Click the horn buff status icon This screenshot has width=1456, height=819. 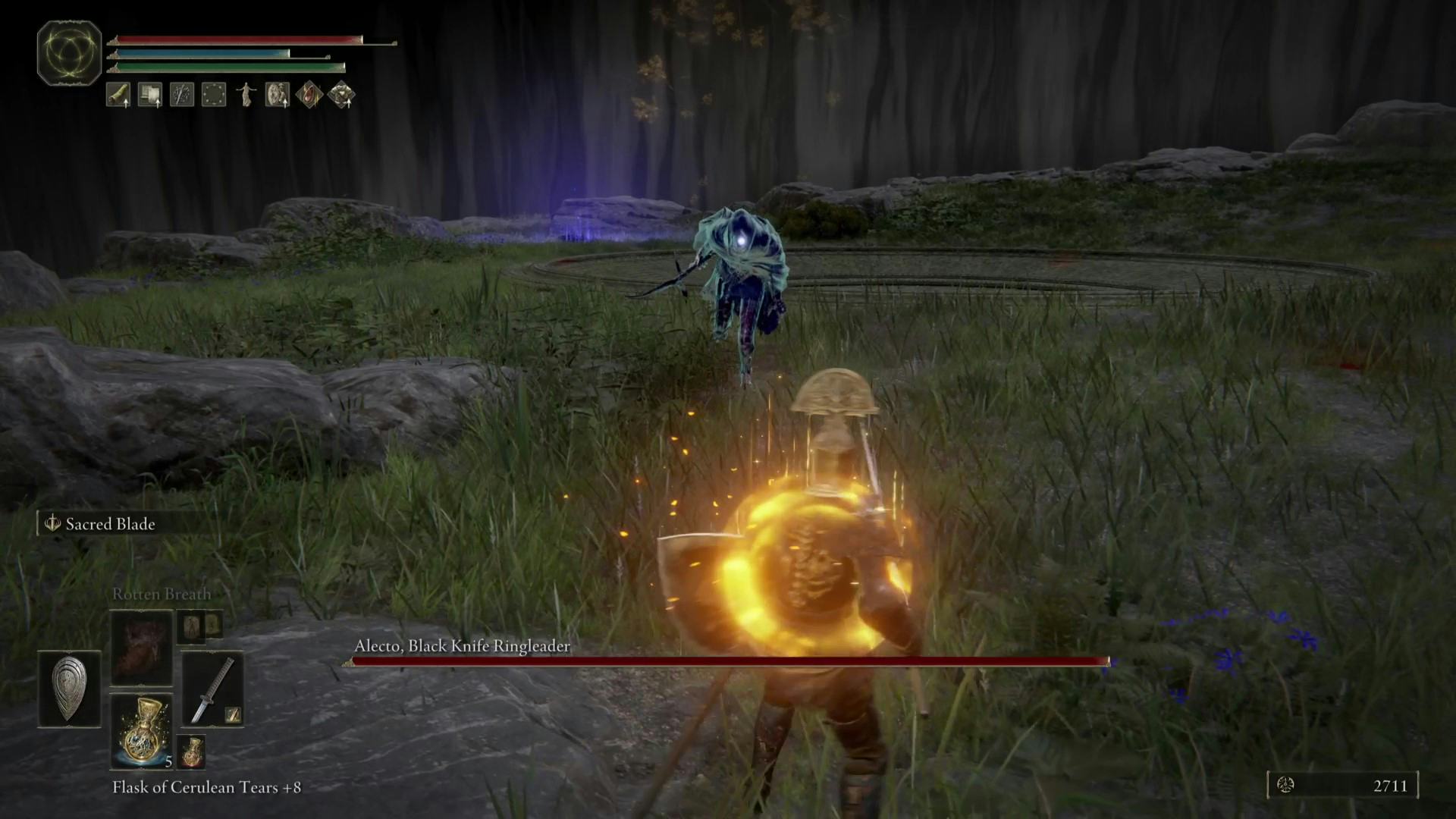118,95
